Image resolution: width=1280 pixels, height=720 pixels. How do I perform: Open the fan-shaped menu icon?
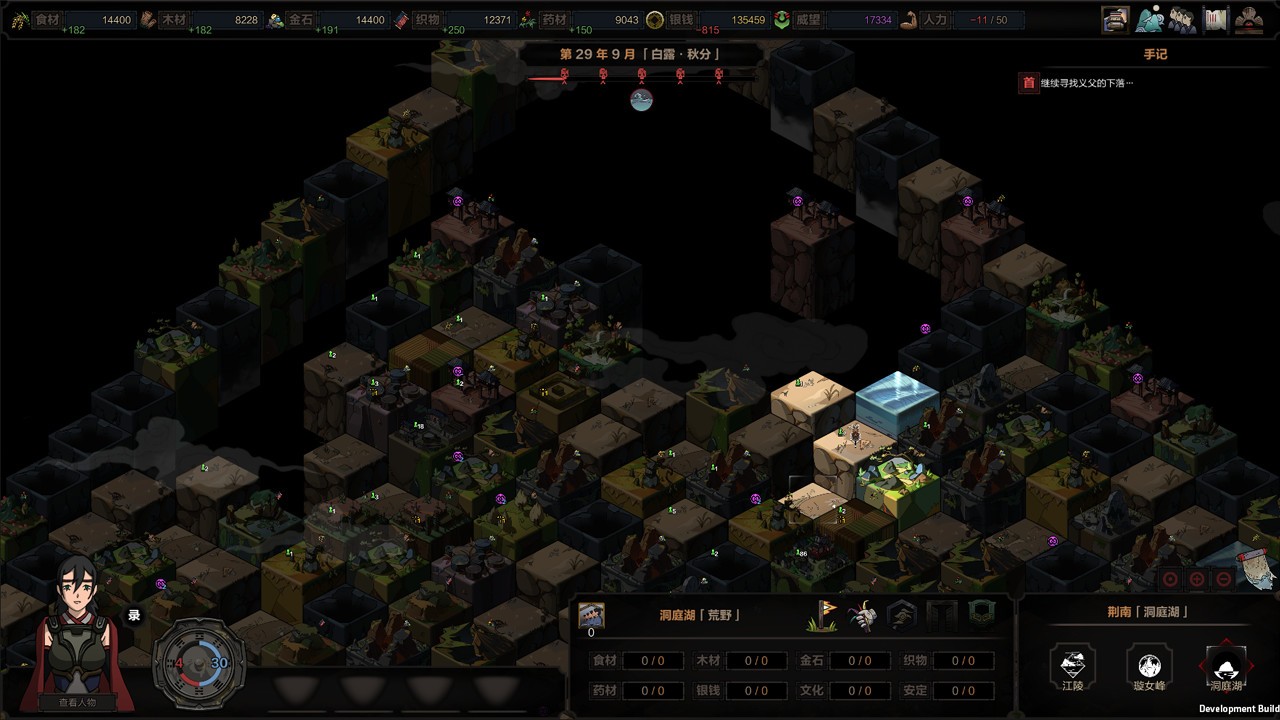[1249, 19]
